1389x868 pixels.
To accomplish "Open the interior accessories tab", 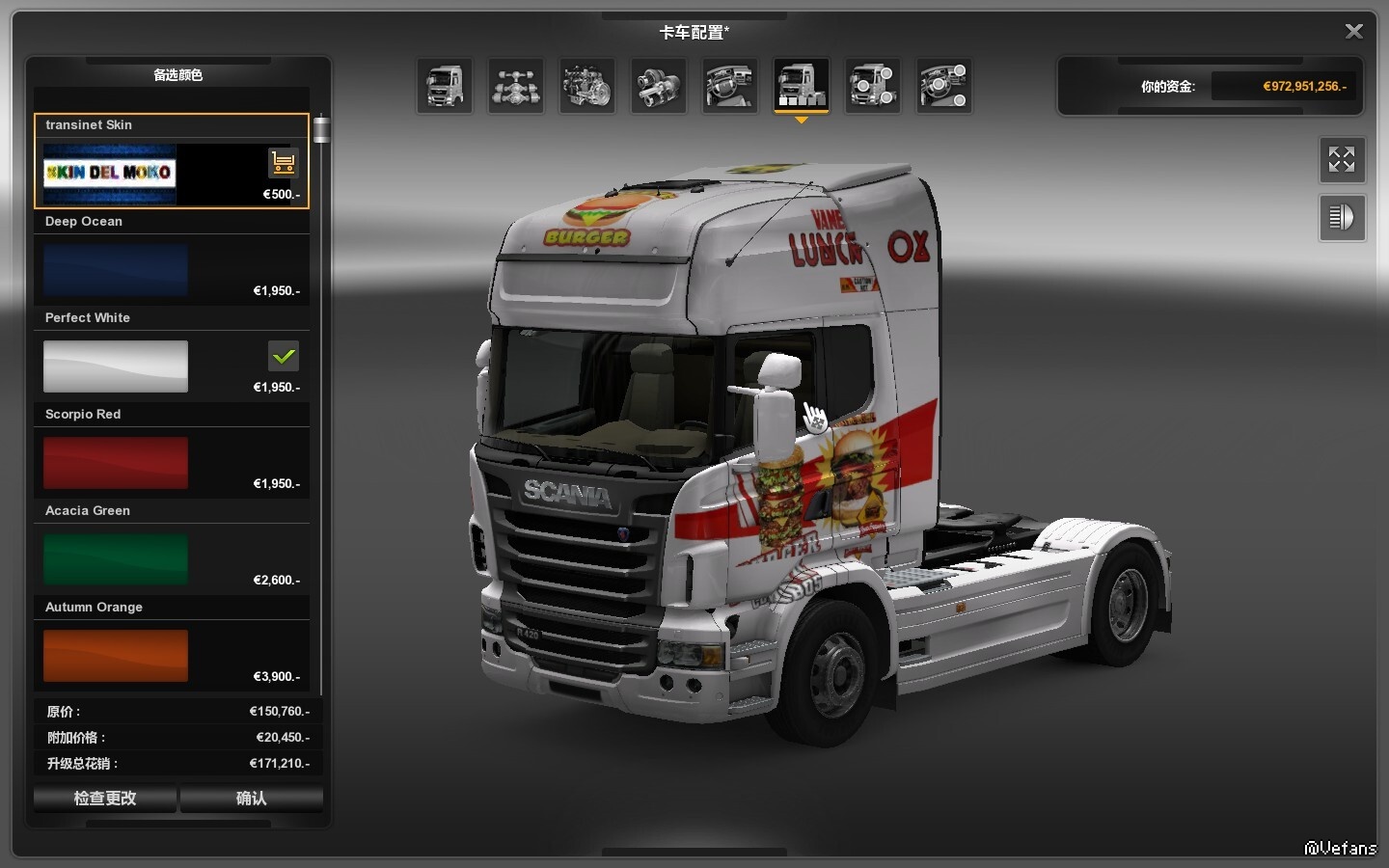I will [x=944, y=86].
